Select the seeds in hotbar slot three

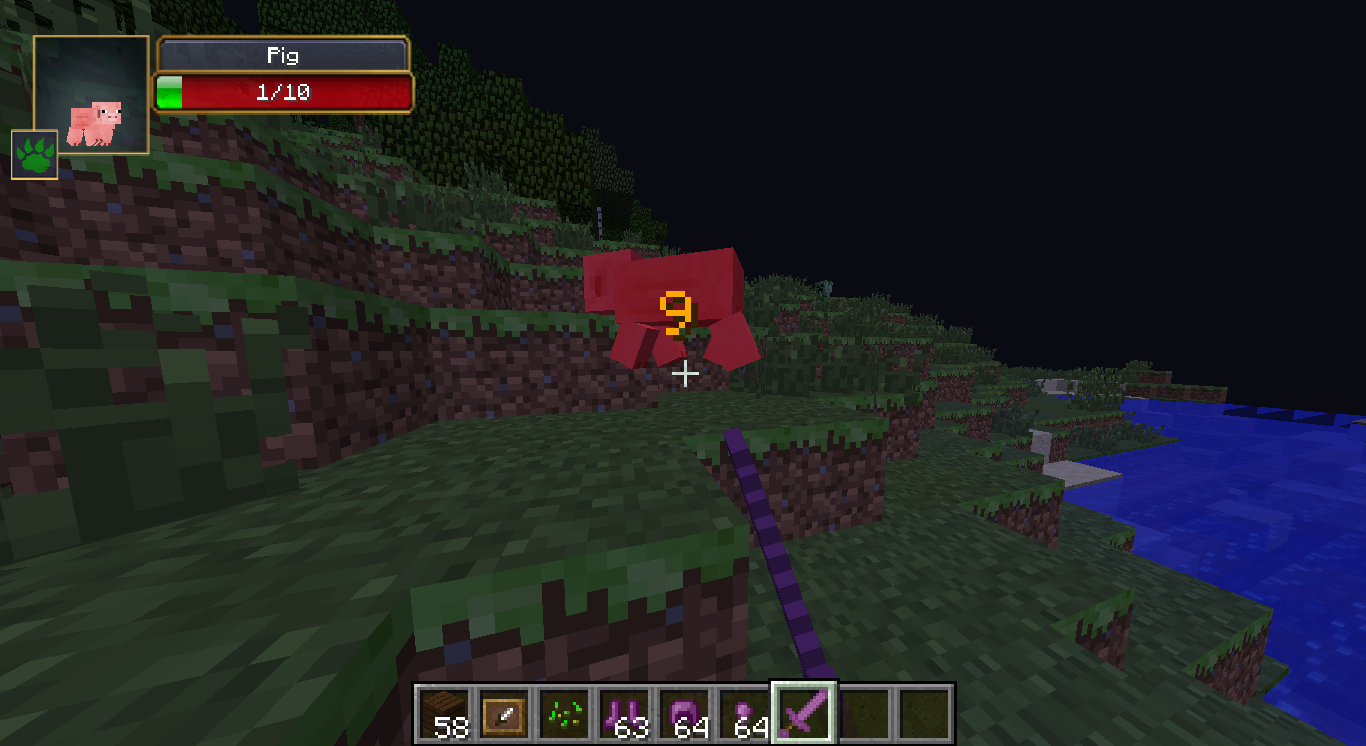click(x=566, y=710)
